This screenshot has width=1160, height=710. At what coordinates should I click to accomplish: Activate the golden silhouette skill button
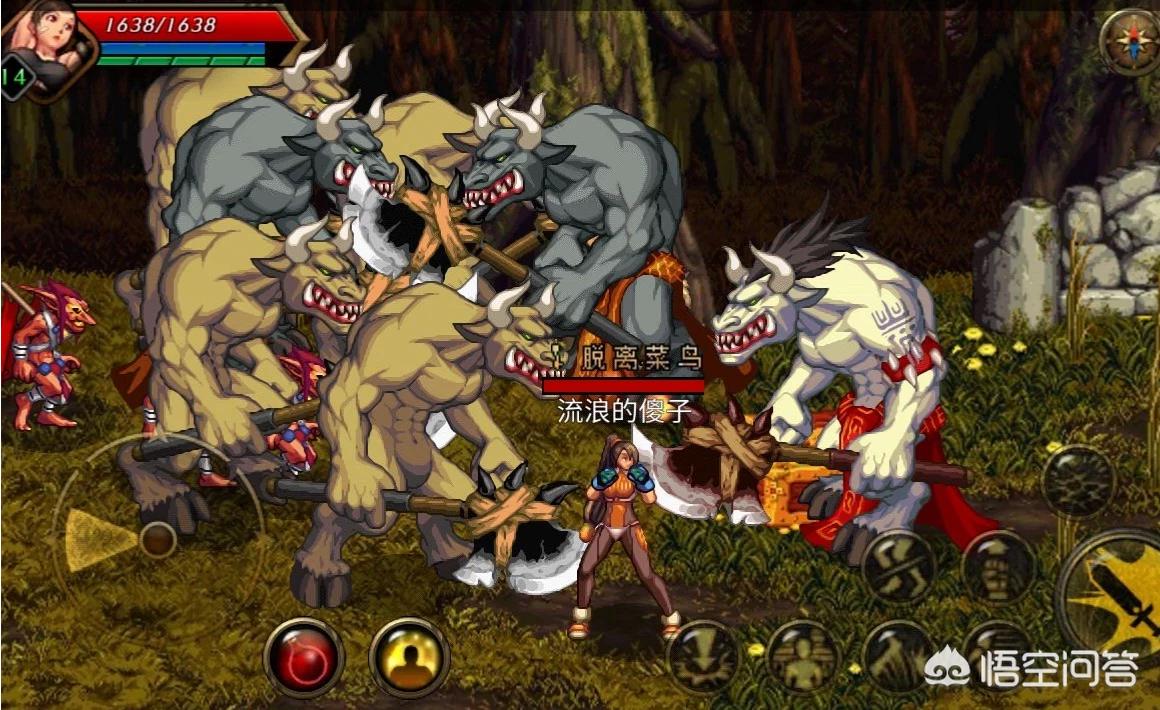[409, 658]
